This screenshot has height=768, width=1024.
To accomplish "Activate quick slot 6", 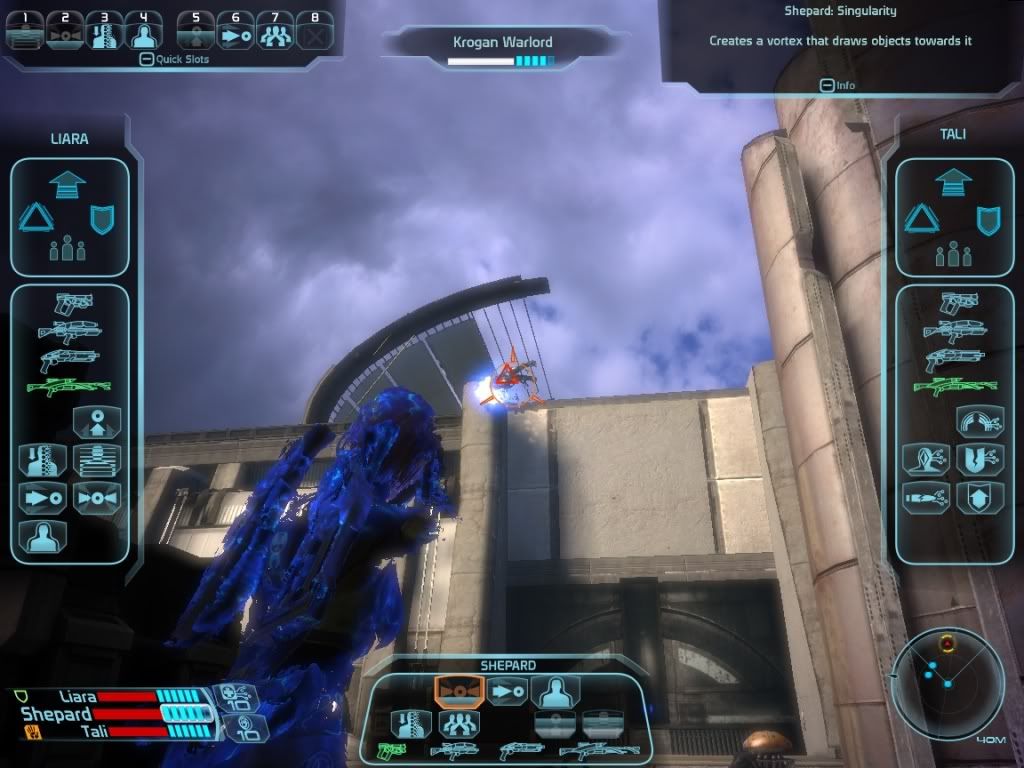I will 235,31.
